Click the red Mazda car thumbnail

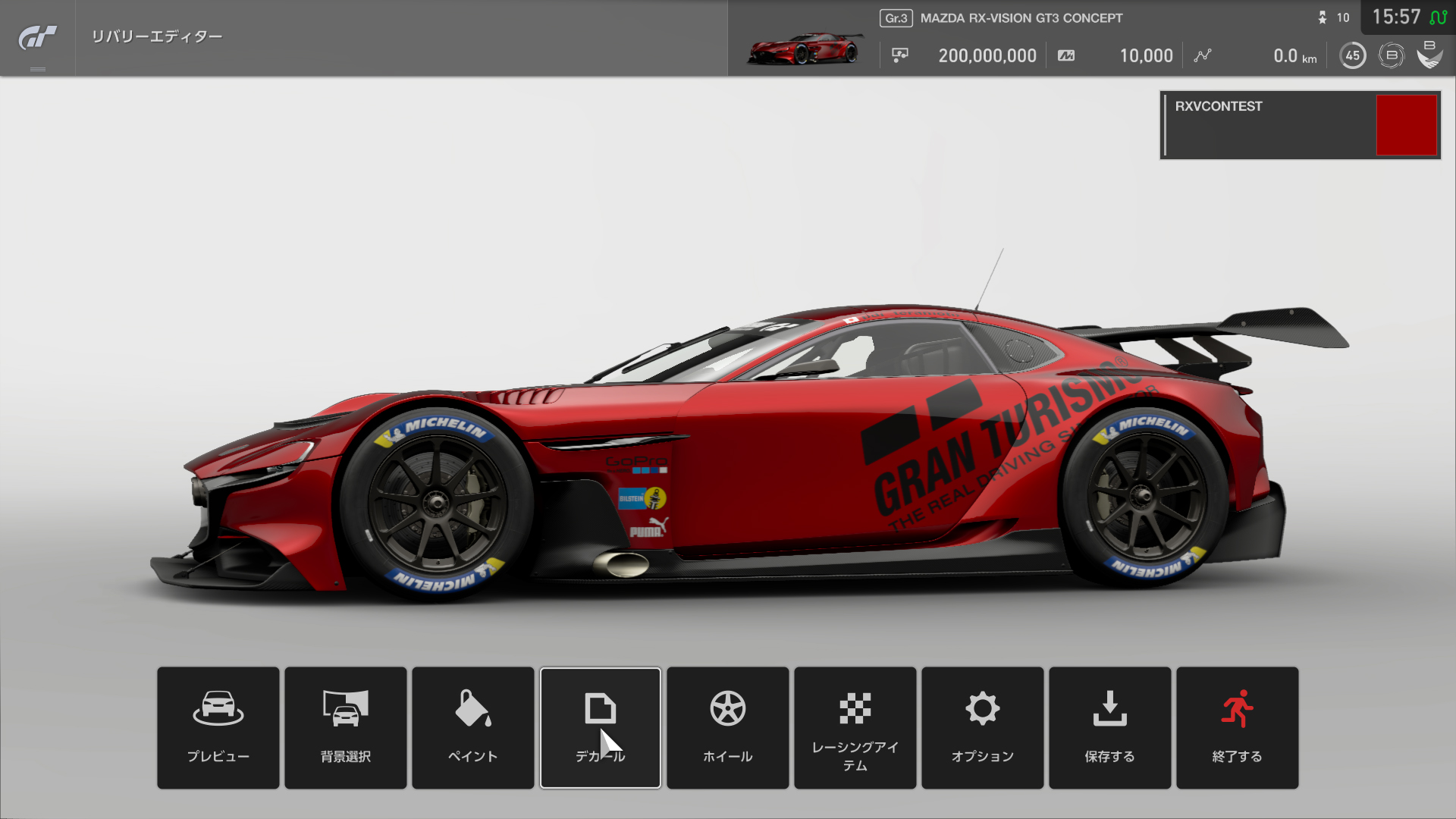804,49
